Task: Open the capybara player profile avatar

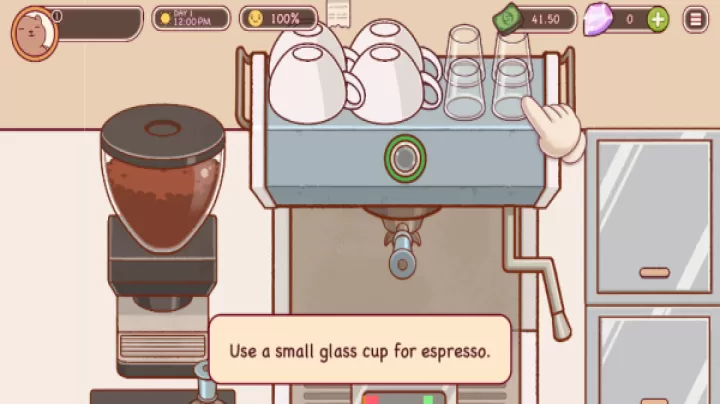Action: [x=33, y=32]
